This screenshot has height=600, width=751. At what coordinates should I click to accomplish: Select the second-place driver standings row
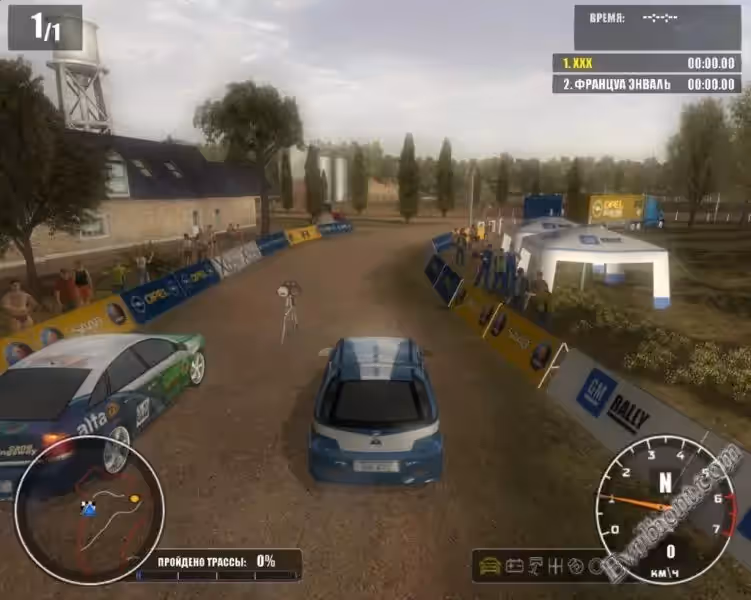pyautogui.click(x=646, y=84)
